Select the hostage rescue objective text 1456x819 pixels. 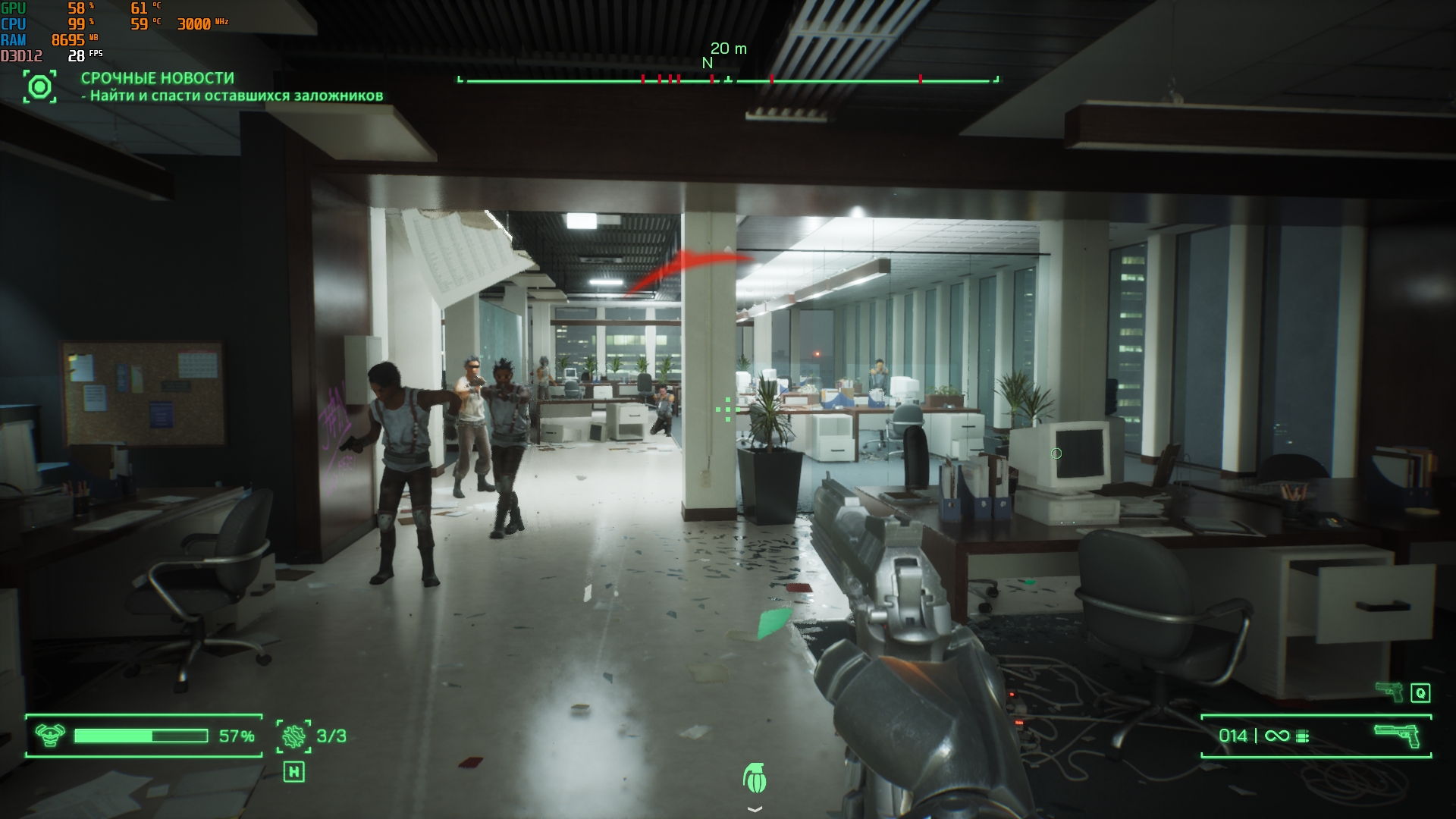click(236, 96)
